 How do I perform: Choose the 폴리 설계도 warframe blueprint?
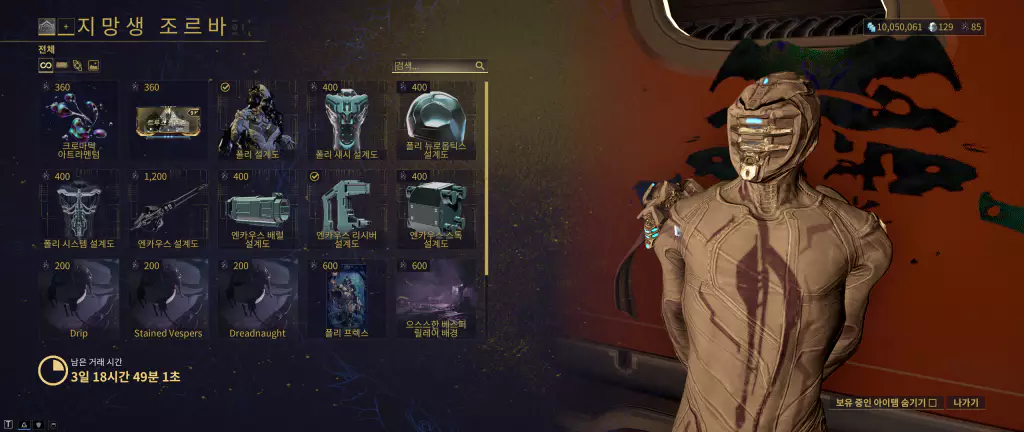click(x=258, y=122)
